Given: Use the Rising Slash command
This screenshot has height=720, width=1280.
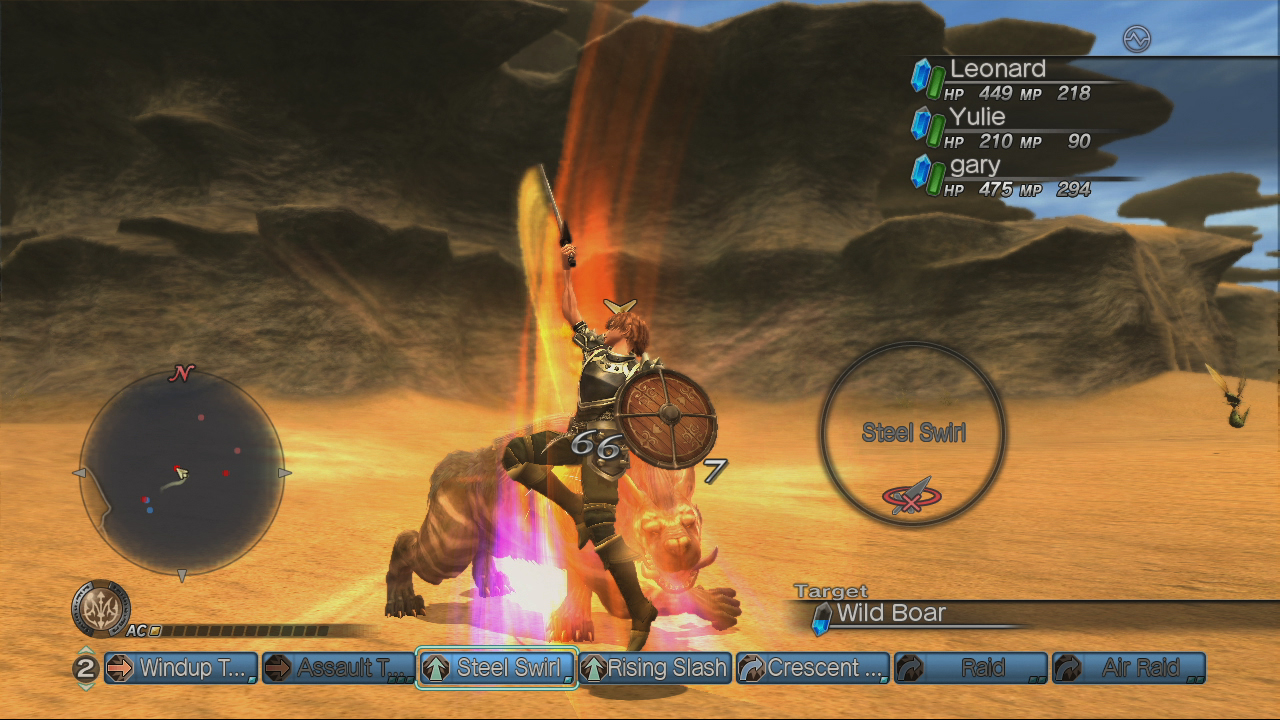Looking at the screenshot, I should (655, 668).
